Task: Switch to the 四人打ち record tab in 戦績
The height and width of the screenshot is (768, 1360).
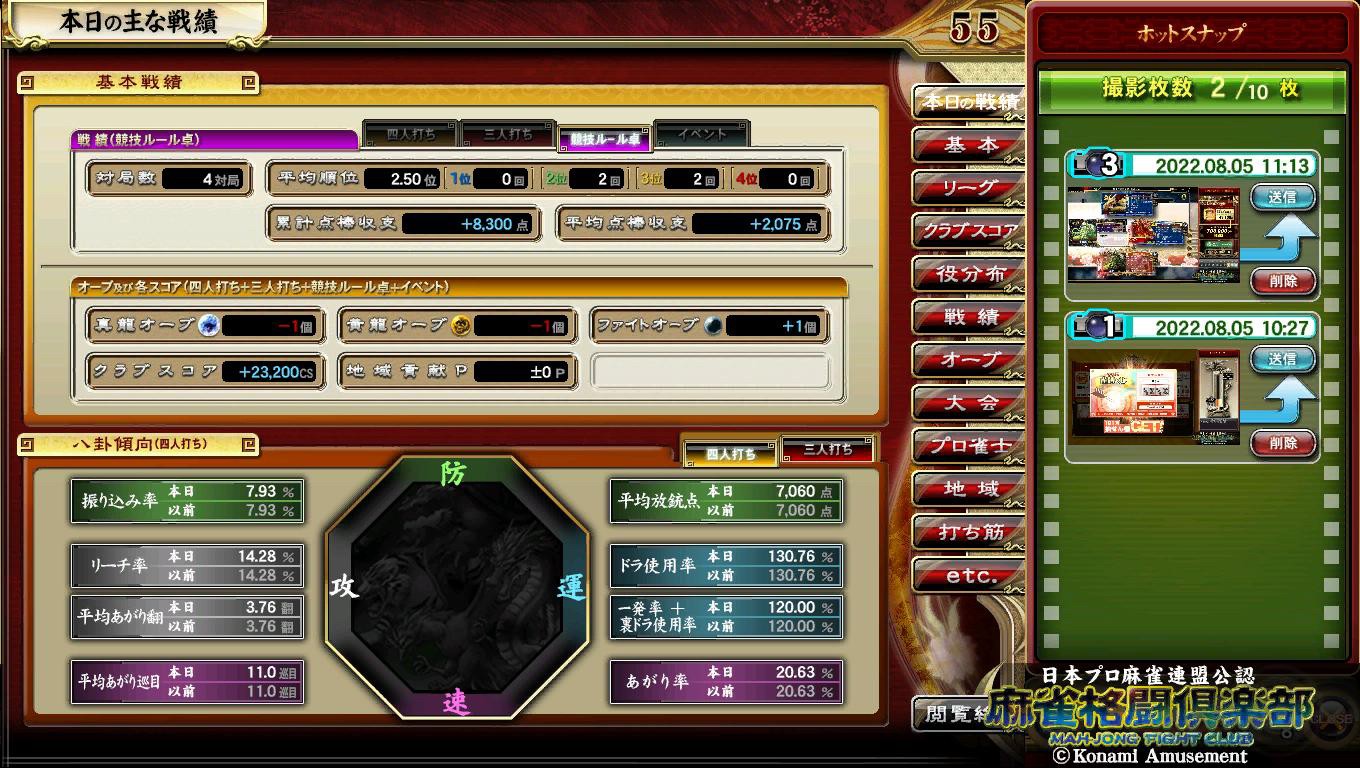Action: (x=411, y=134)
